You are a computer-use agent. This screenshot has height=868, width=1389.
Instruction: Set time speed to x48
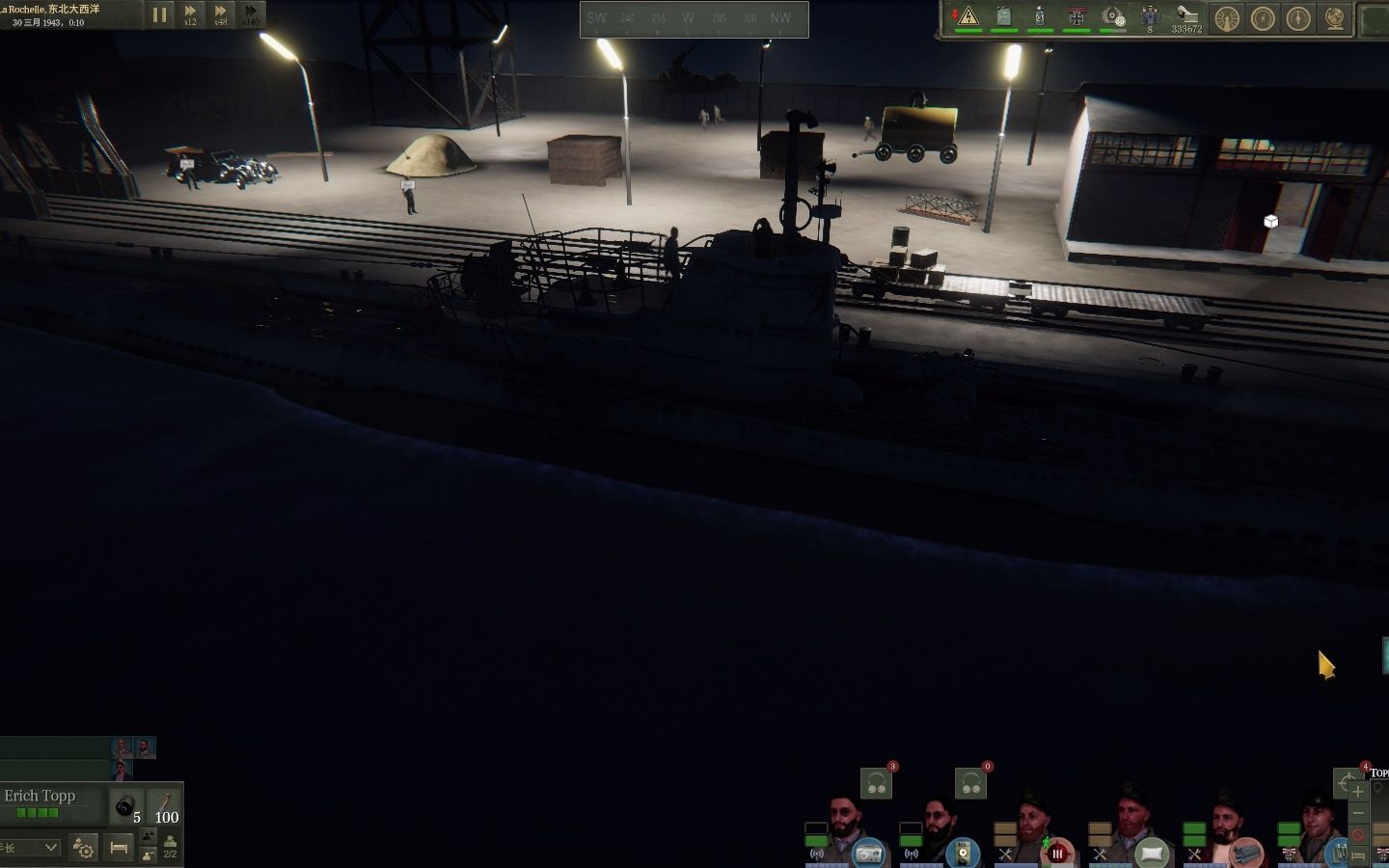click(x=221, y=13)
